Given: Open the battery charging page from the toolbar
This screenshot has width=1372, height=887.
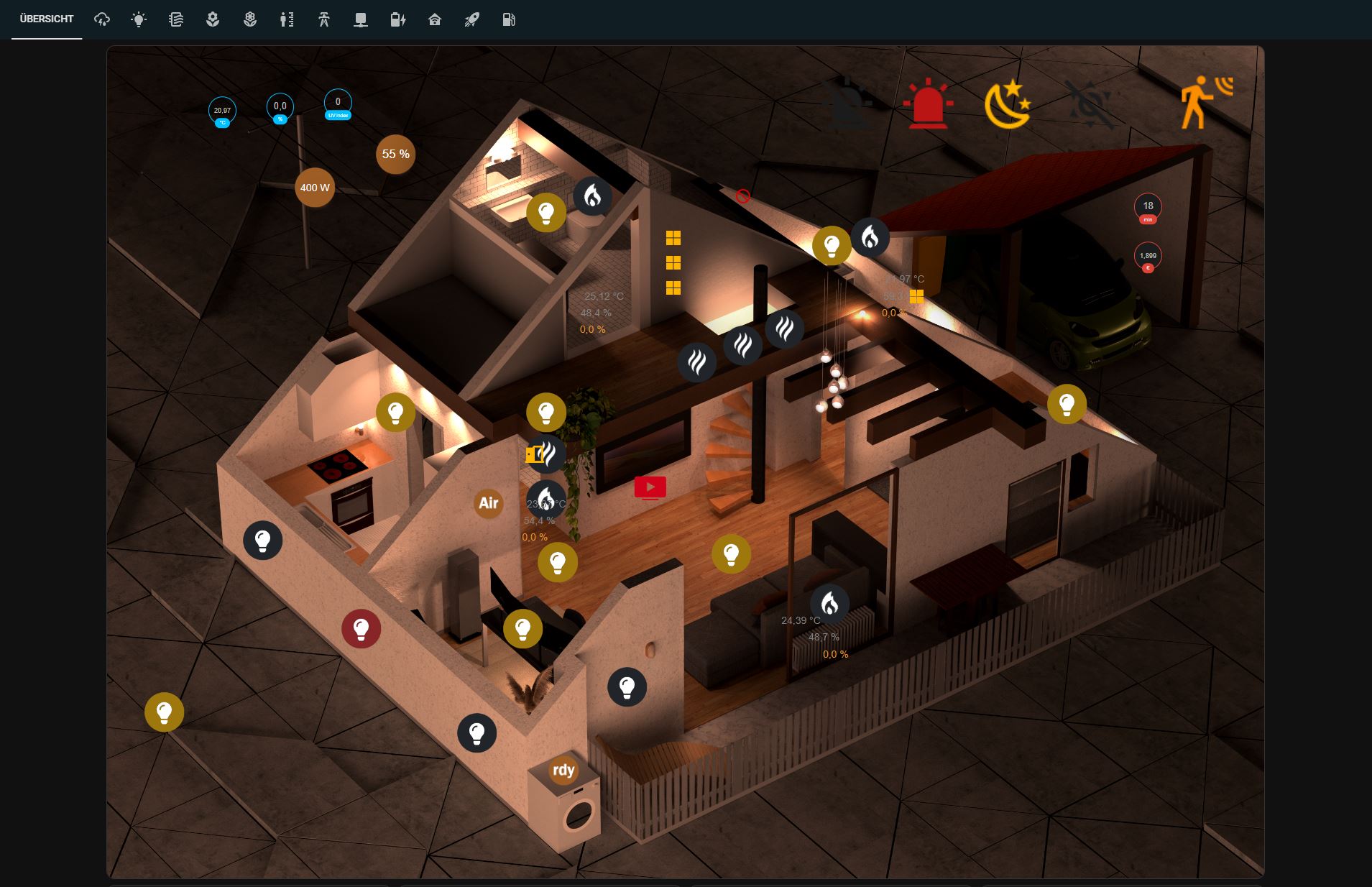Looking at the screenshot, I should coord(397,19).
